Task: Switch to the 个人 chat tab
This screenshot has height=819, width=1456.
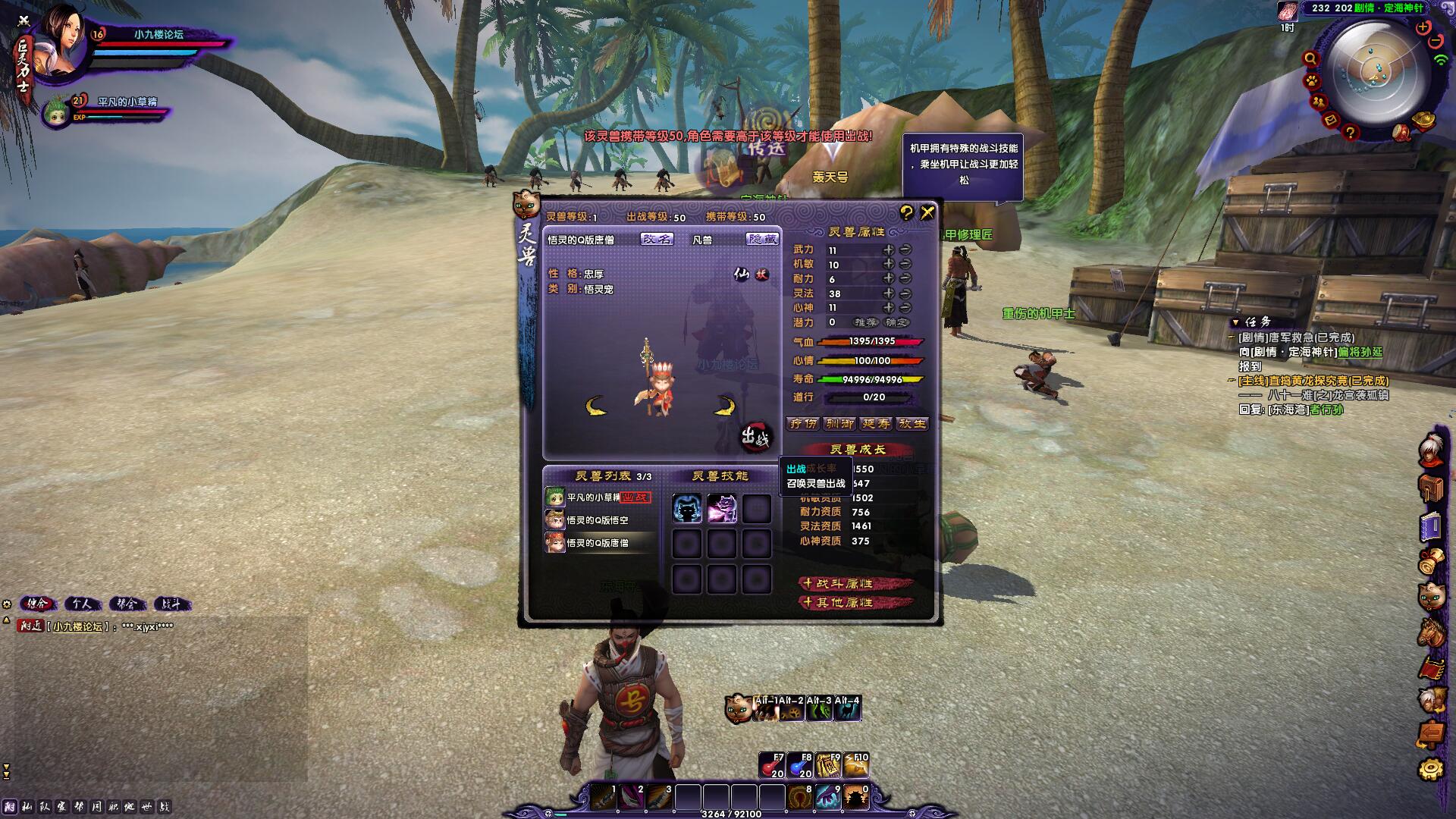Action: [x=82, y=604]
